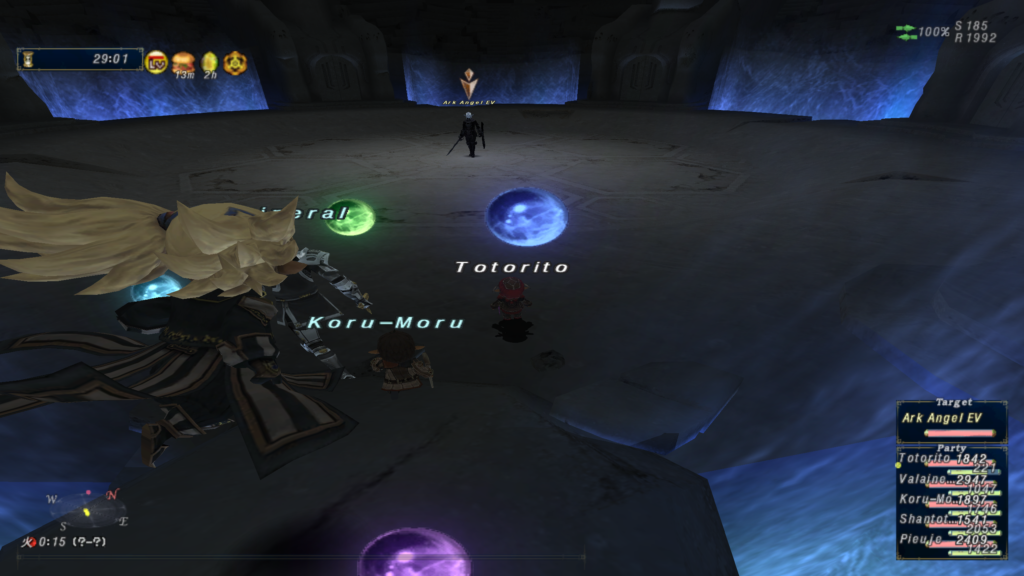The width and height of the screenshot is (1024, 576).
Task: Open the map from the compass
Action: click(88, 506)
